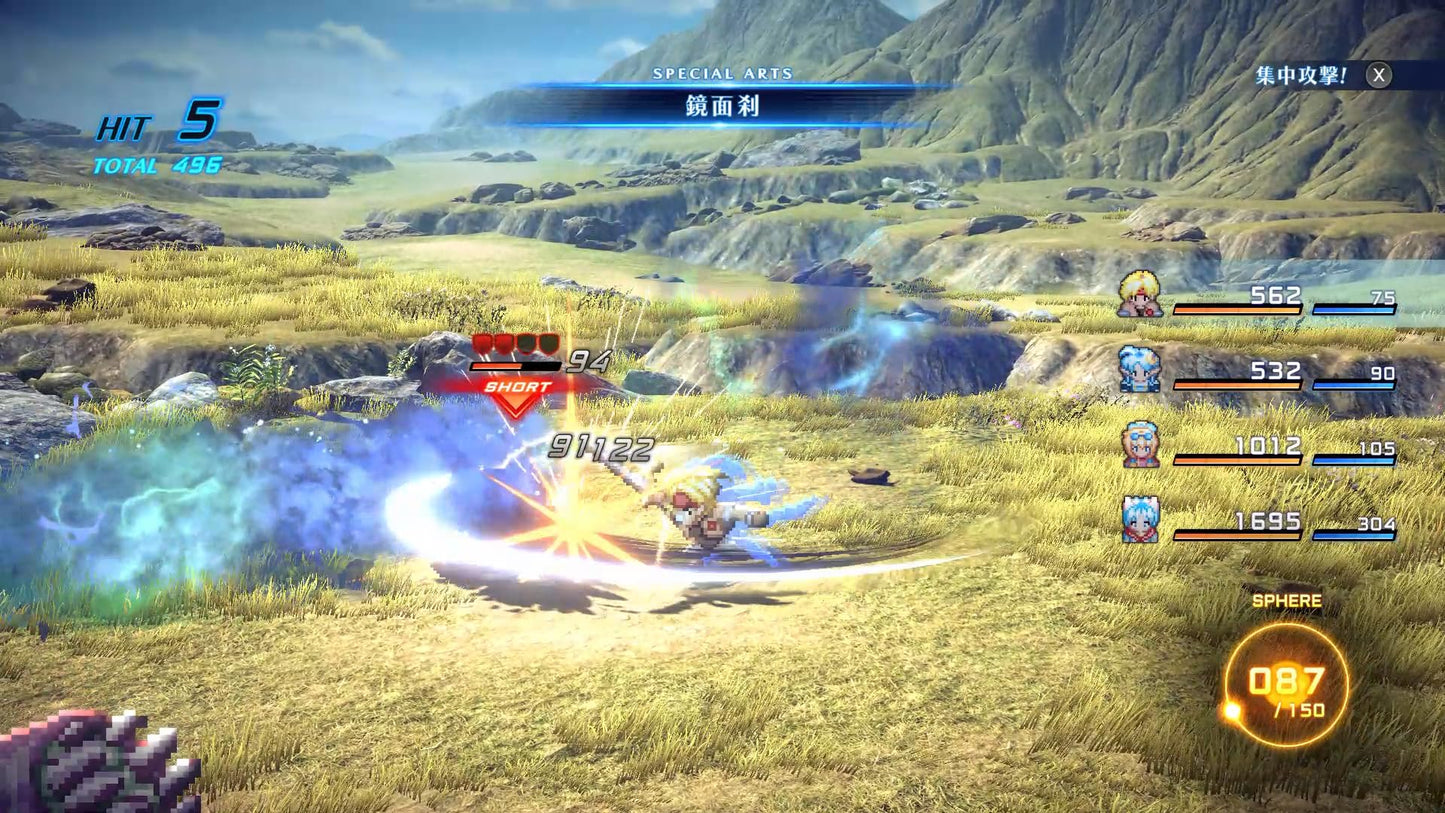This screenshot has width=1445, height=813.
Task: Expand the TOTAL 496 damage counter
Action: click(x=155, y=166)
